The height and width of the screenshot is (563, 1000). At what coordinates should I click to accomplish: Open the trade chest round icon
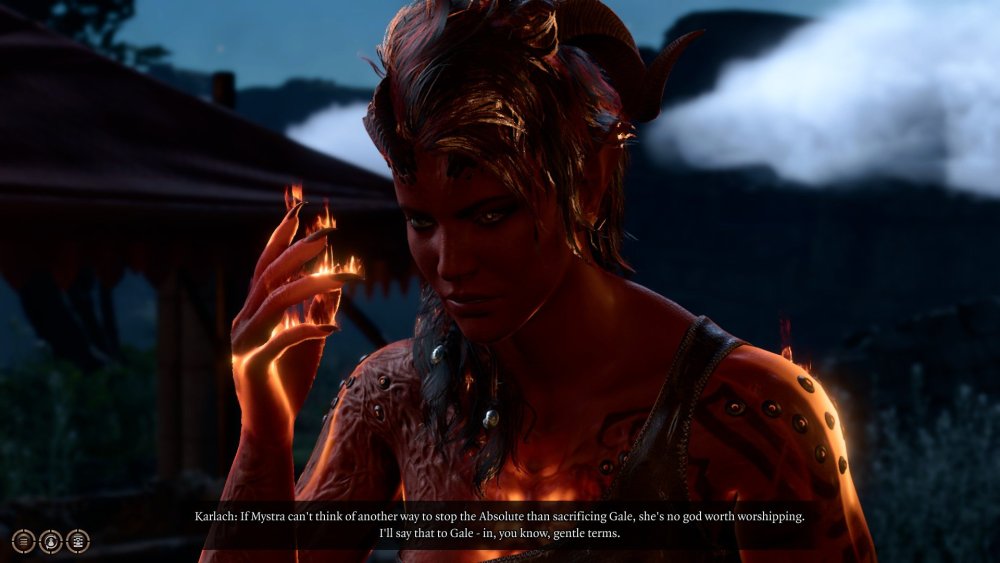77,541
